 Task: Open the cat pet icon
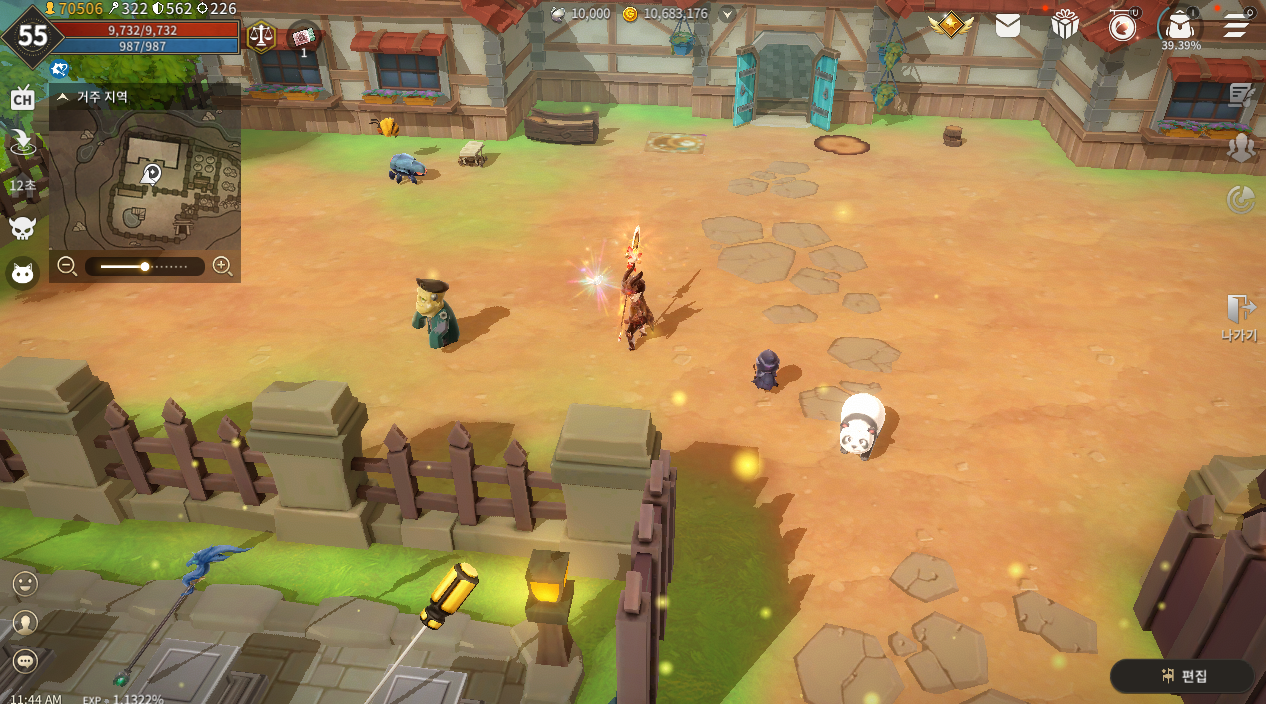22,272
